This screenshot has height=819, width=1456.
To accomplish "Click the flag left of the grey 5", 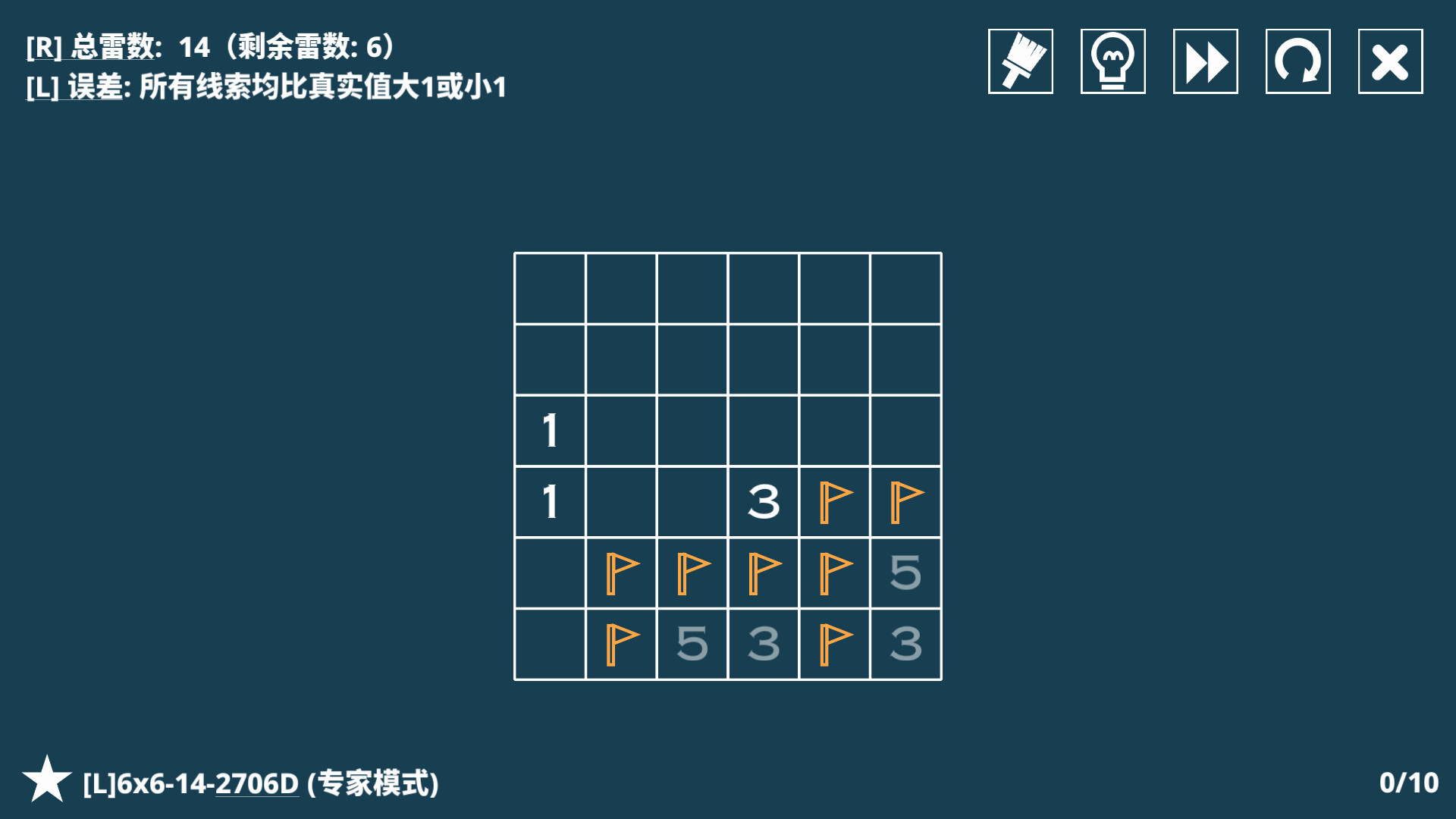I will coord(835,572).
